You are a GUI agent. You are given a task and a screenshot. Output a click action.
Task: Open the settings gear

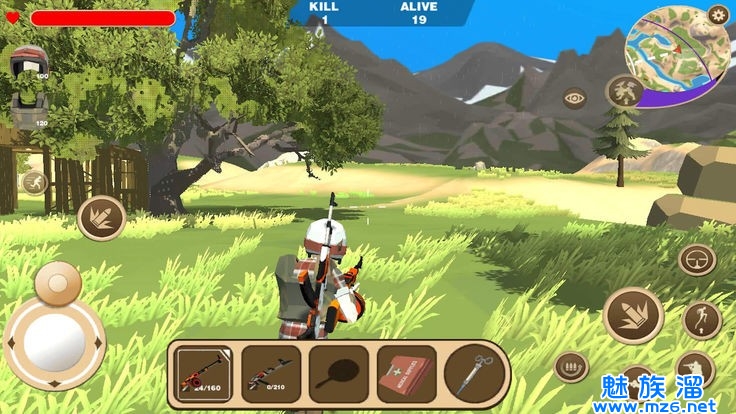[x=717, y=14]
